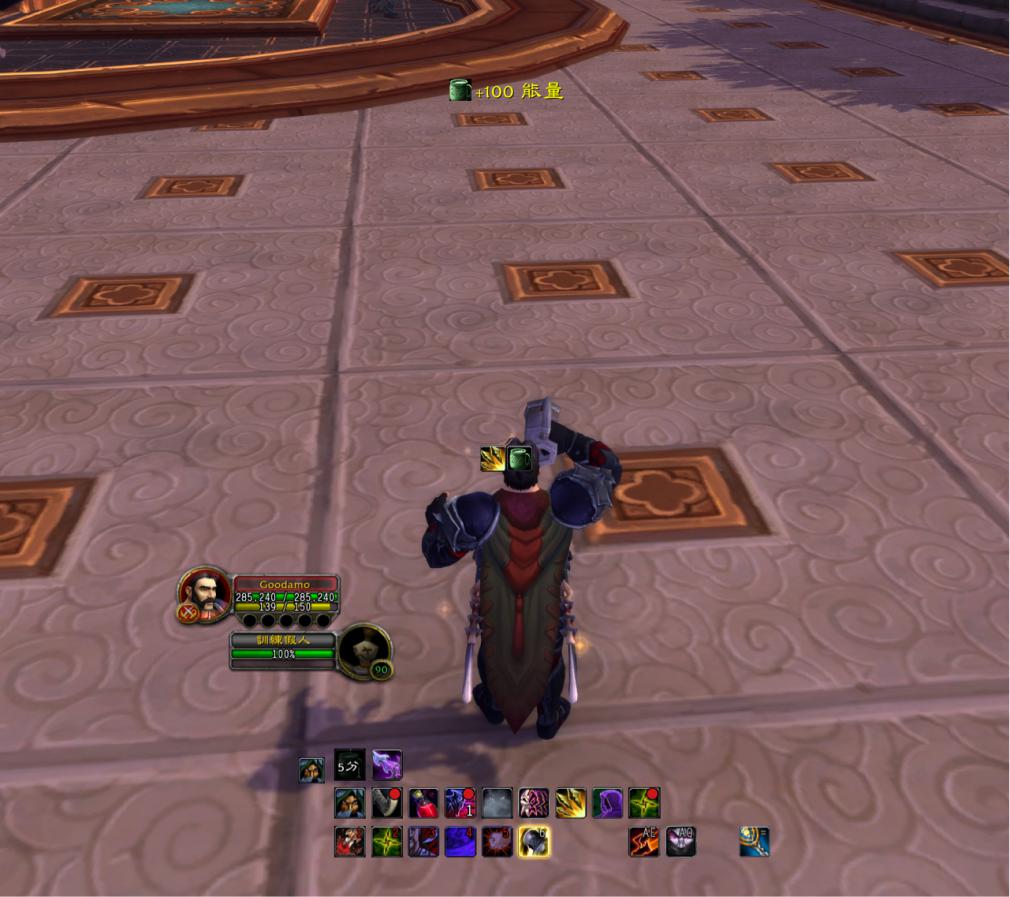The image size is (1010, 897).
Task: Activate the purple hooded figure ability
Action: 607,803
